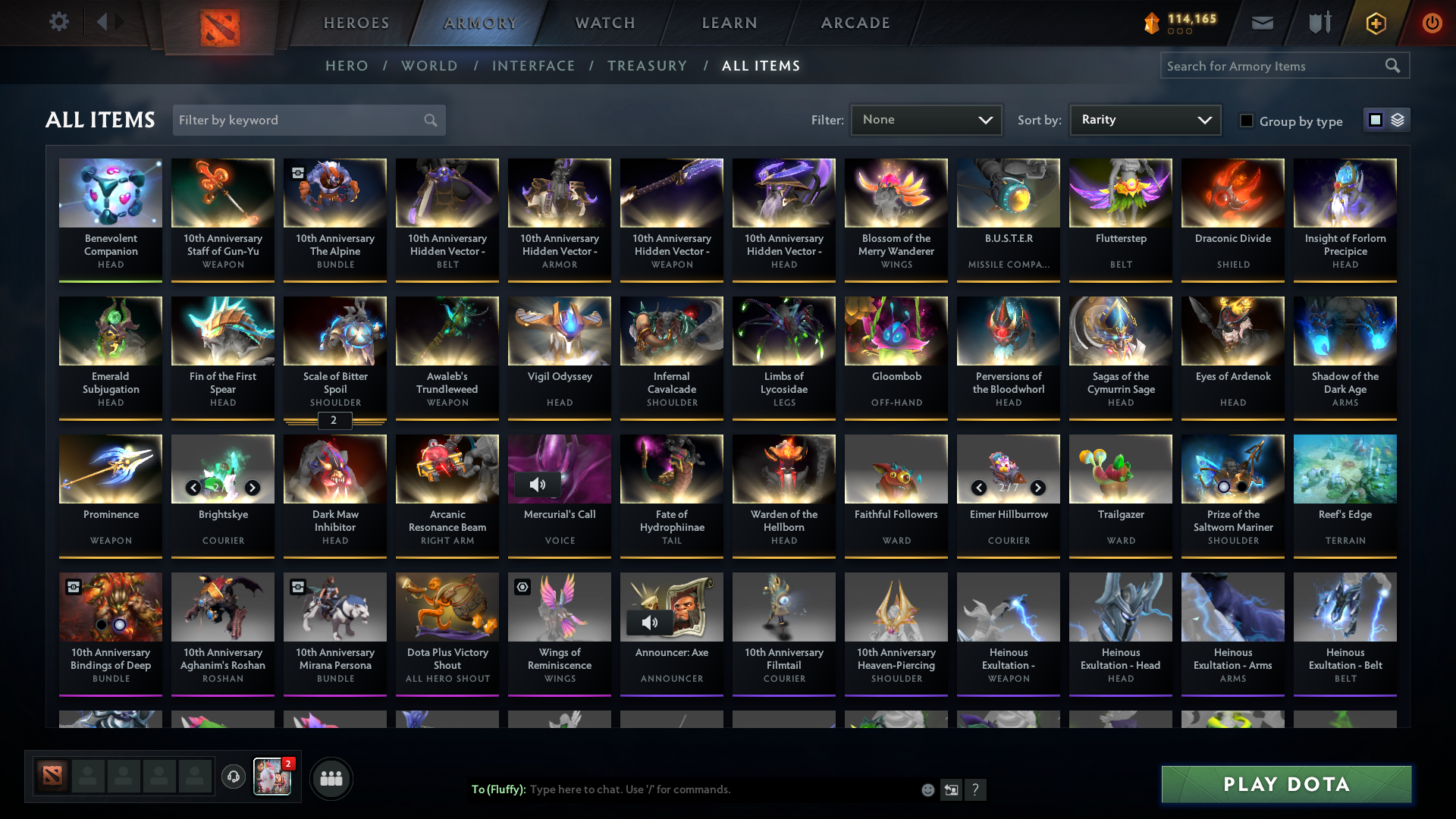Click the armory shield and sword icon
The height and width of the screenshot is (819, 1456).
(x=1318, y=23)
